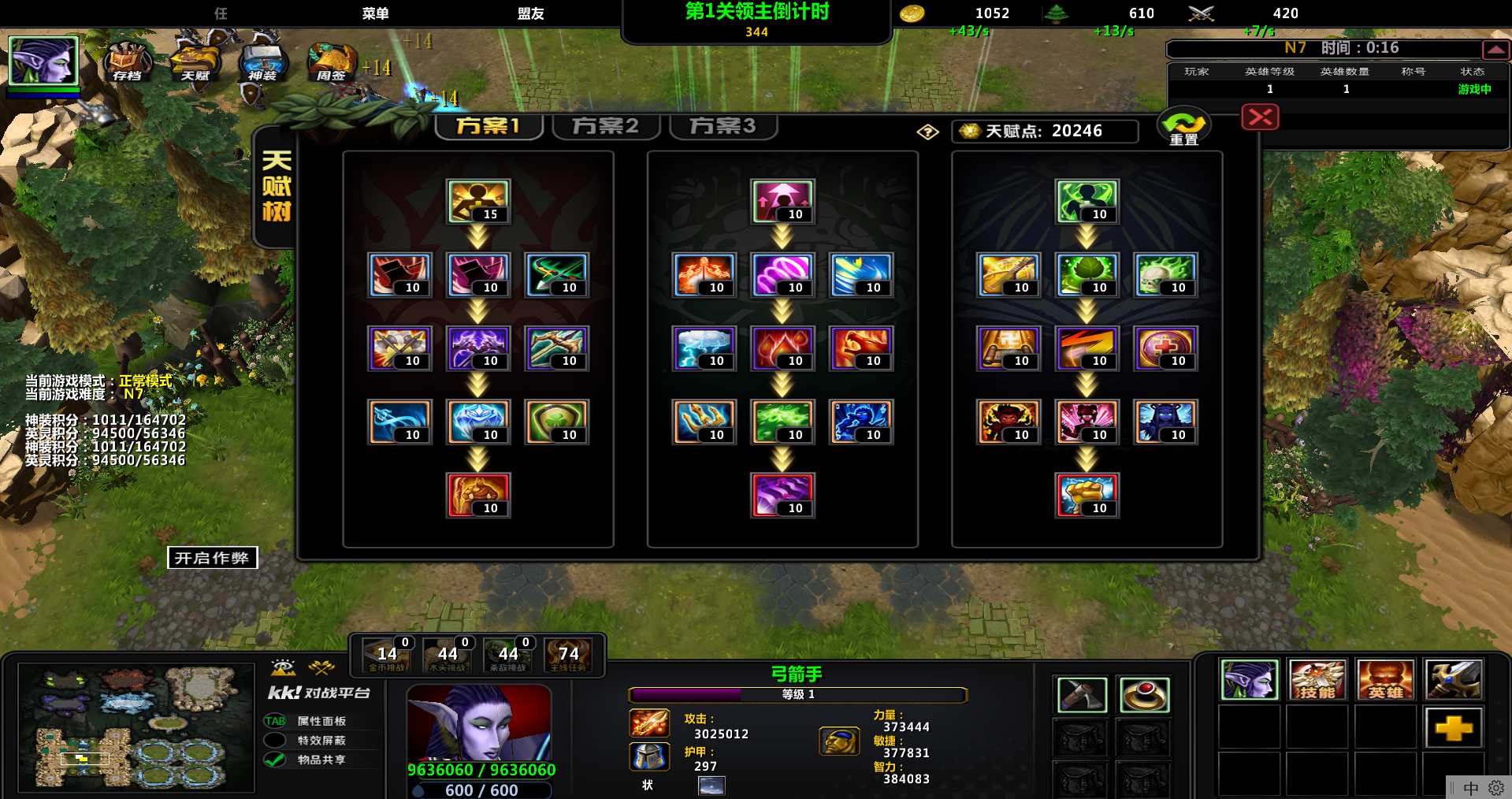Switch to the 方案2 talent plan tab

coord(605,126)
